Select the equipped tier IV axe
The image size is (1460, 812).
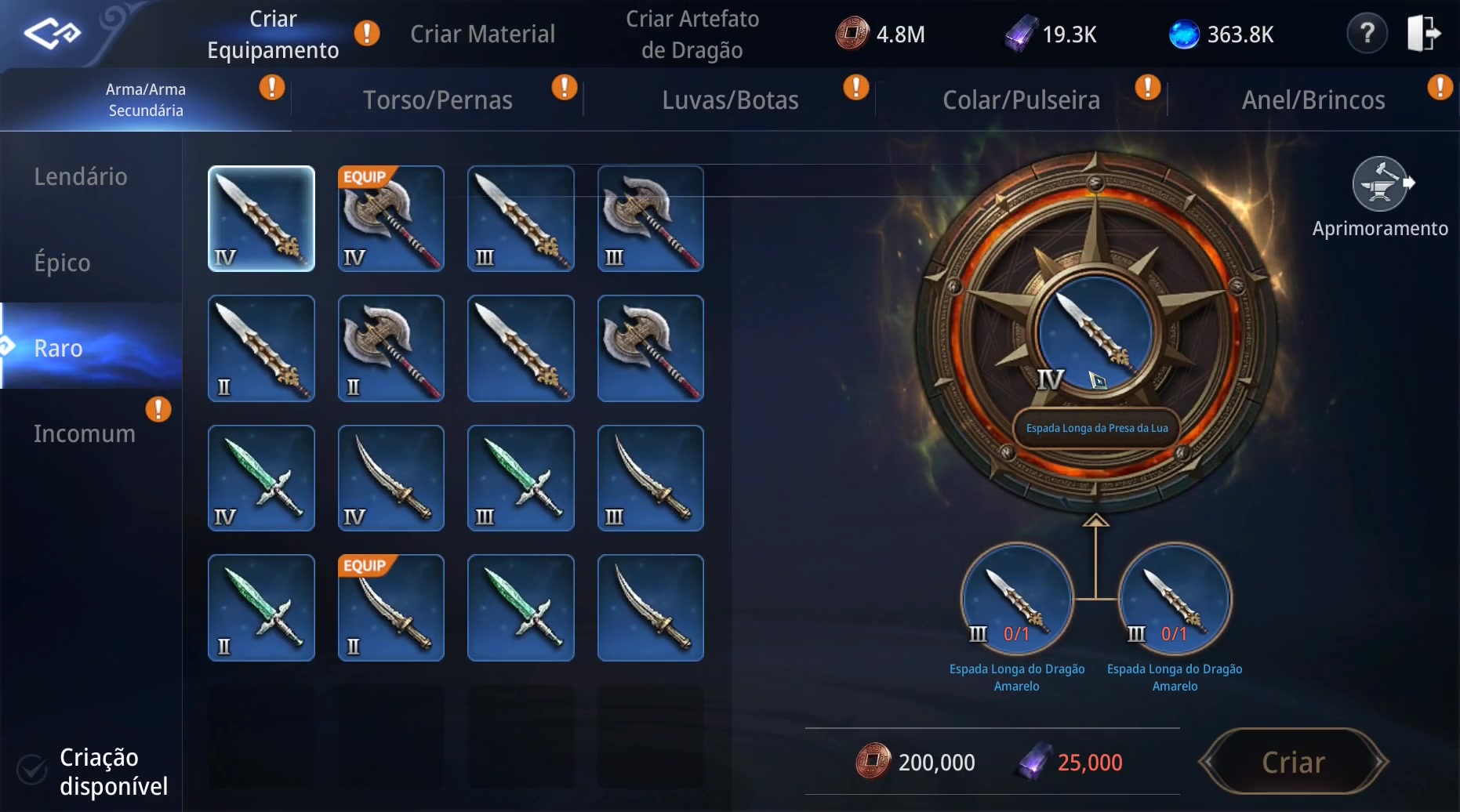(391, 219)
